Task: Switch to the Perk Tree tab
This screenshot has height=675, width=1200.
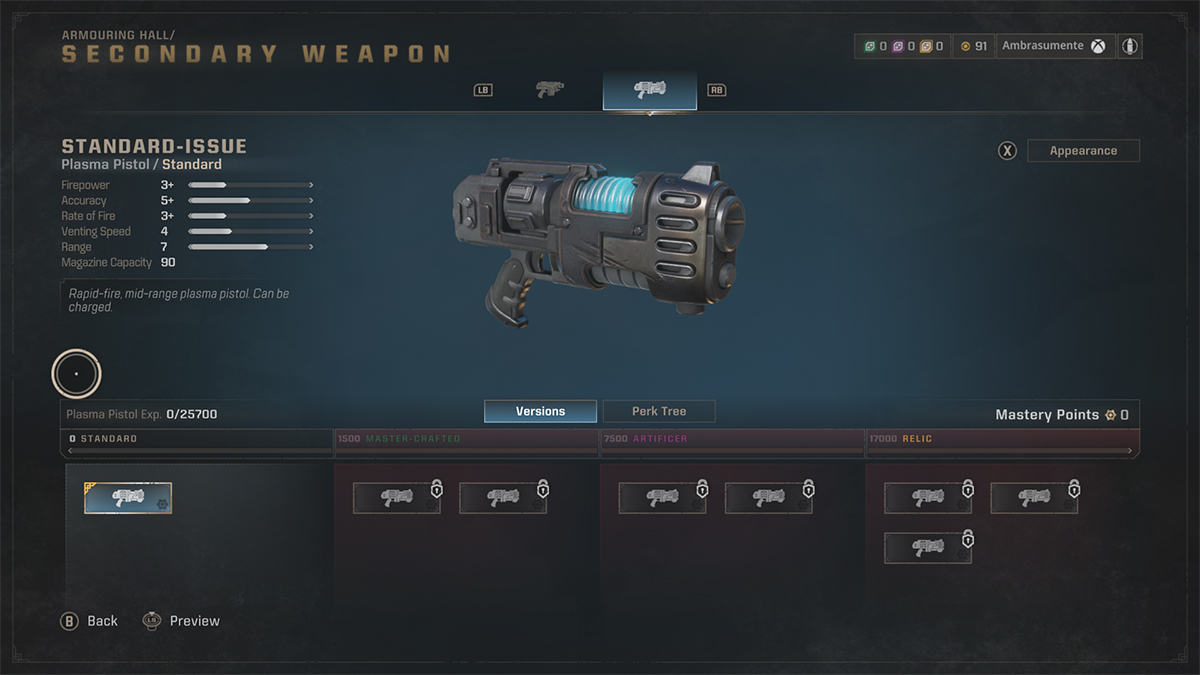Action: pyautogui.click(x=659, y=411)
